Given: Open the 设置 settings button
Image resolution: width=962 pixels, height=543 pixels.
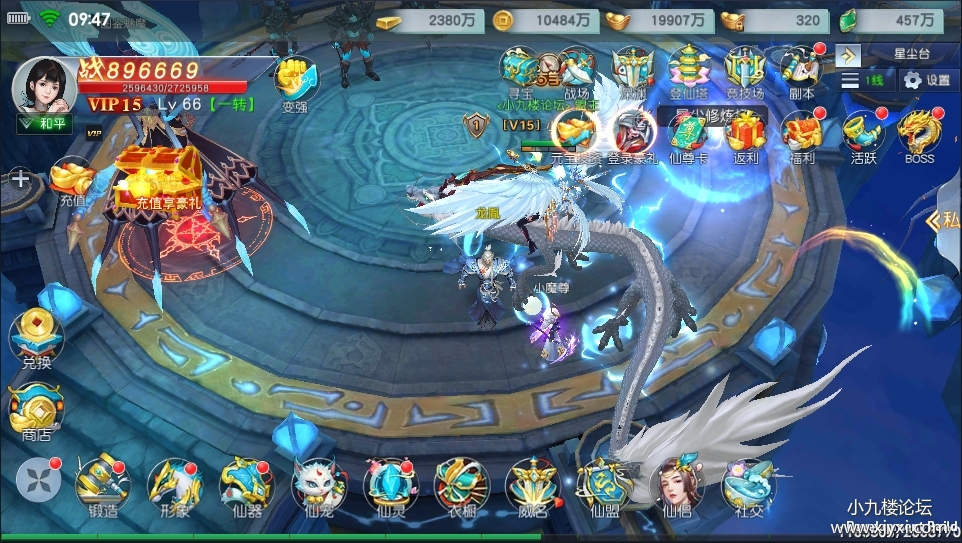Looking at the screenshot, I should (926, 80).
